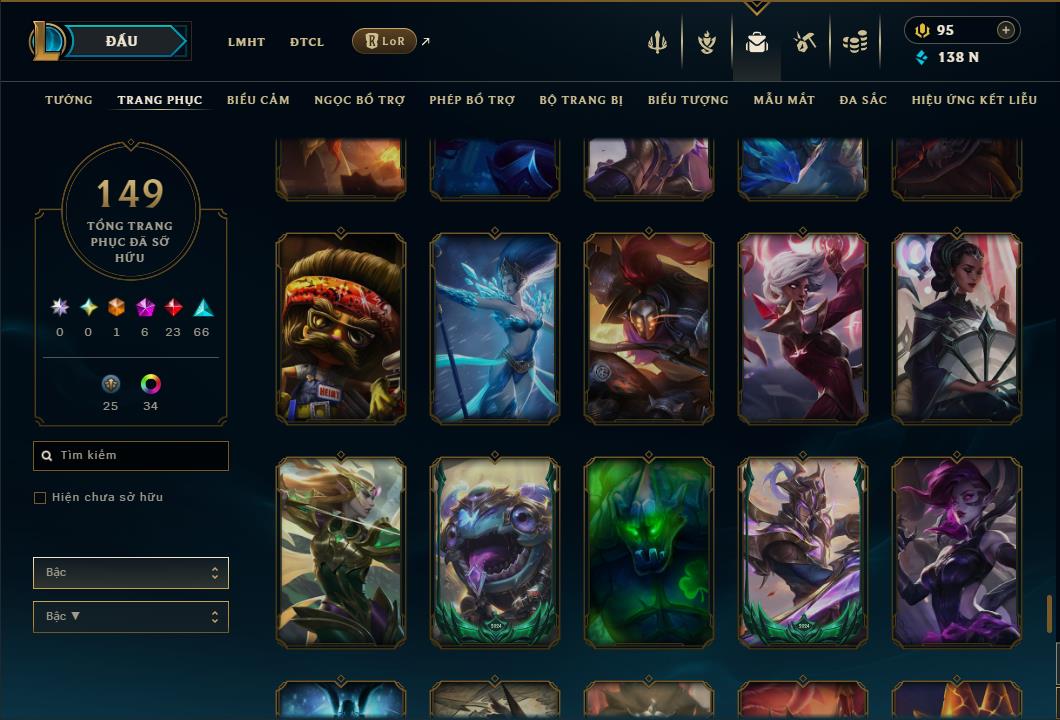Open the coin stack store icon
This screenshot has height=720, width=1060.
pyautogui.click(x=854, y=42)
